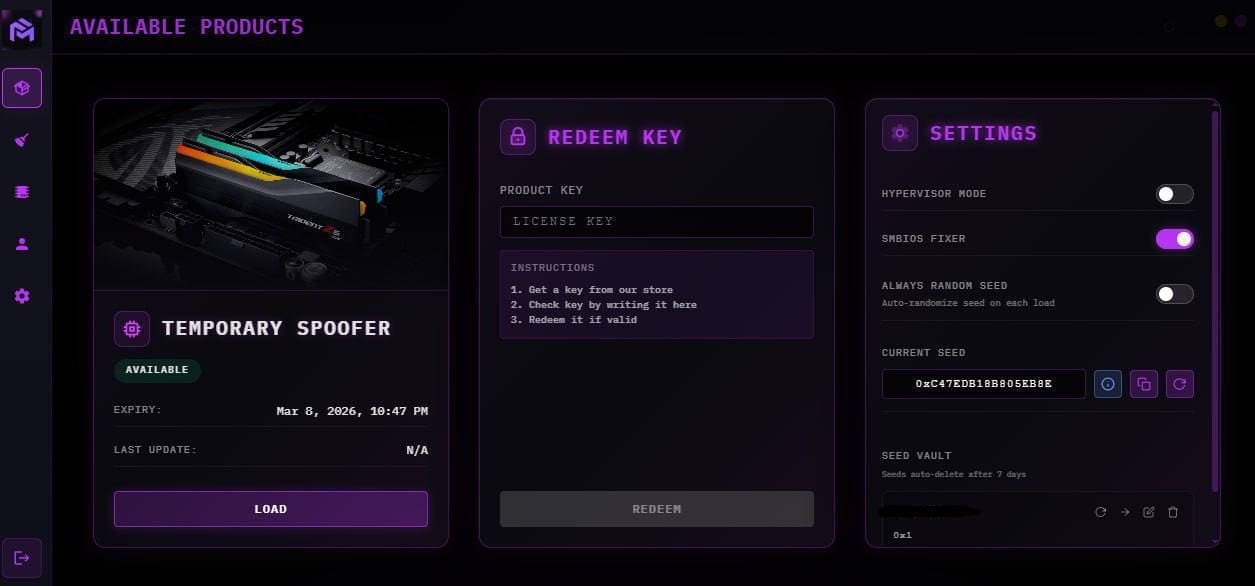Viewport: 1255px width, 586px height.
Task: Toggle Hypervisor Mode on
Action: (x=1174, y=194)
